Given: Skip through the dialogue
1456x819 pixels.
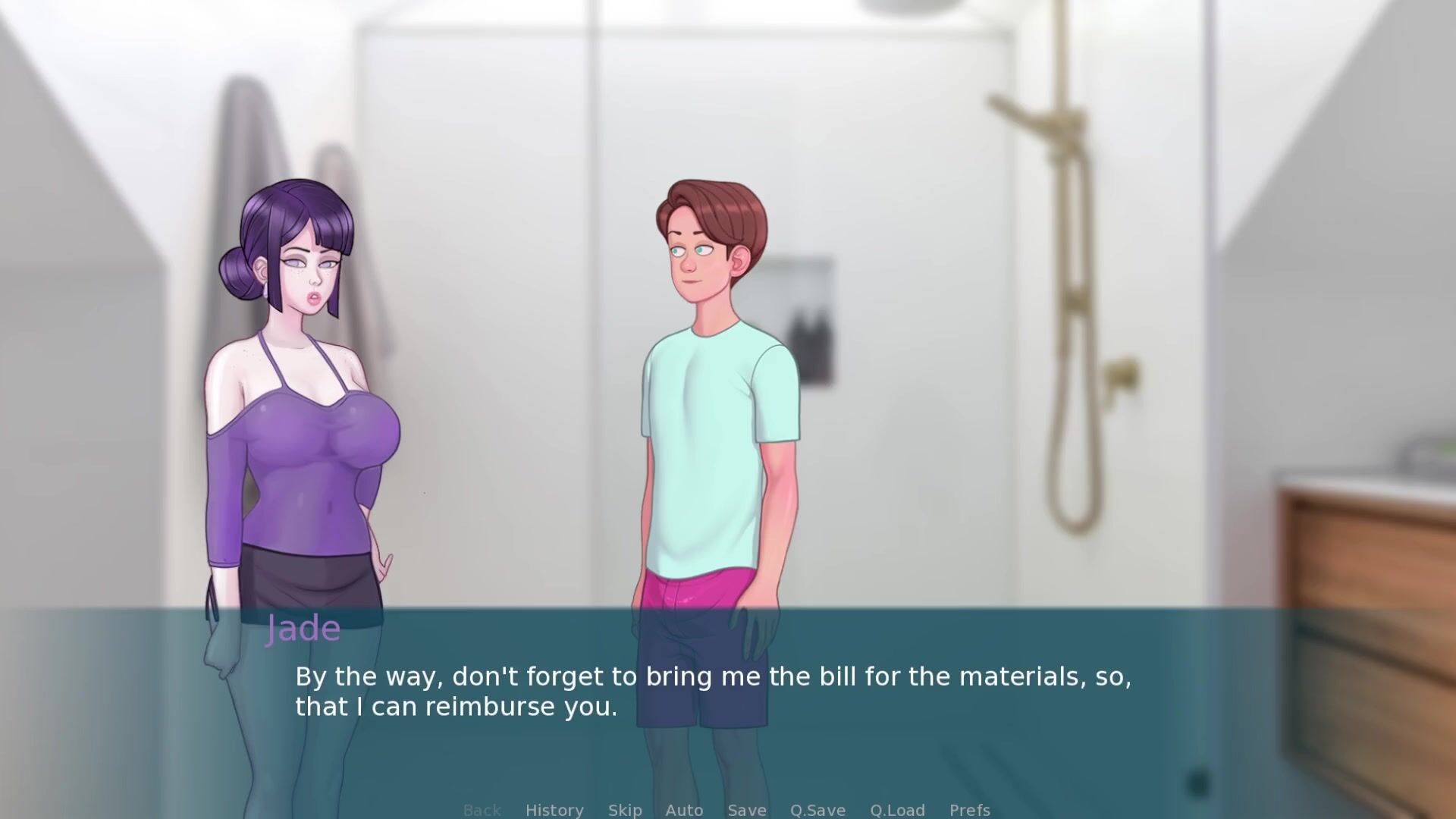Looking at the screenshot, I should [625, 810].
